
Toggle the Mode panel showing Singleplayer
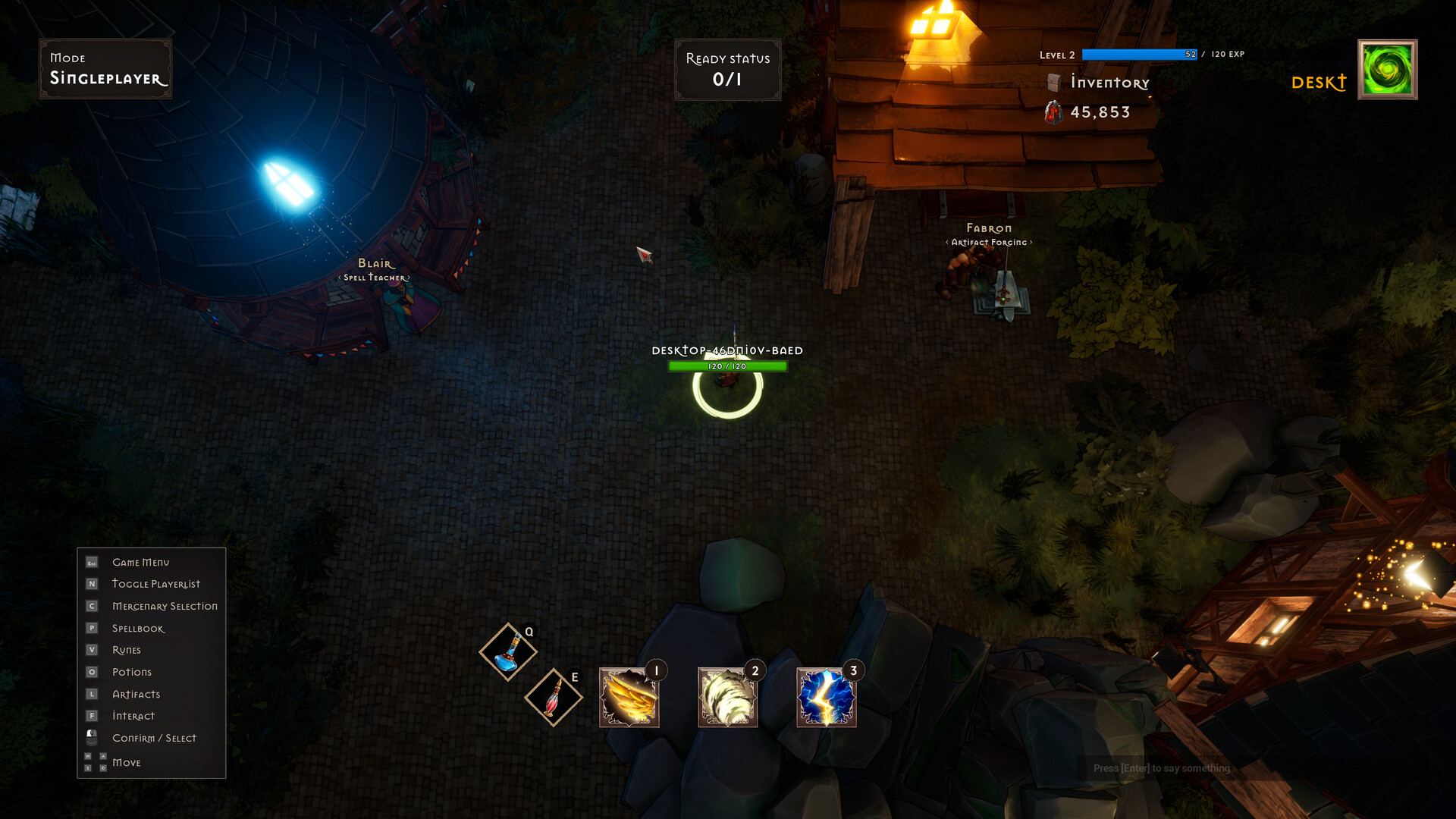[105, 68]
